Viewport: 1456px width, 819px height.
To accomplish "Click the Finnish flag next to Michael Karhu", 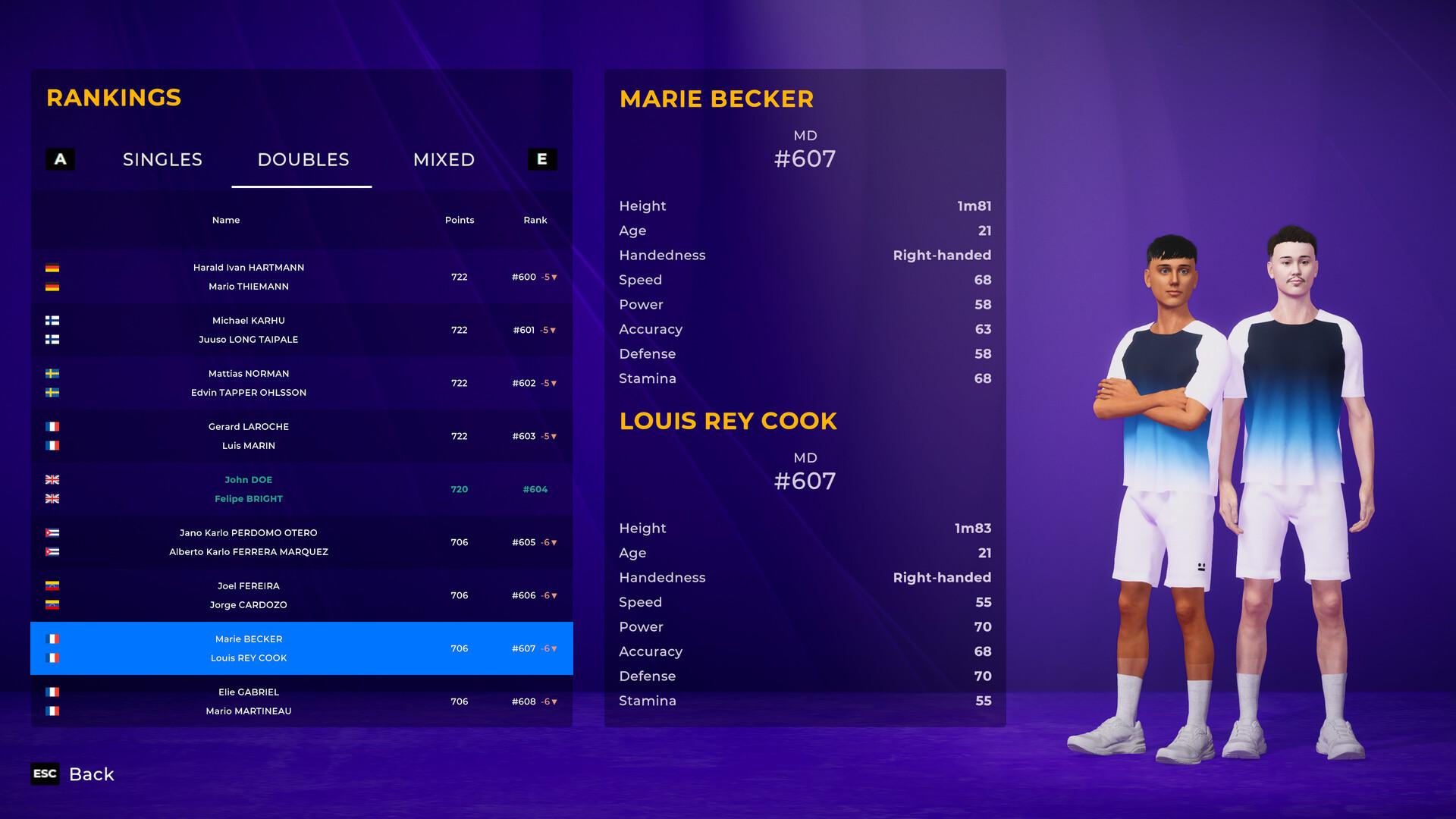I will click(52, 320).
